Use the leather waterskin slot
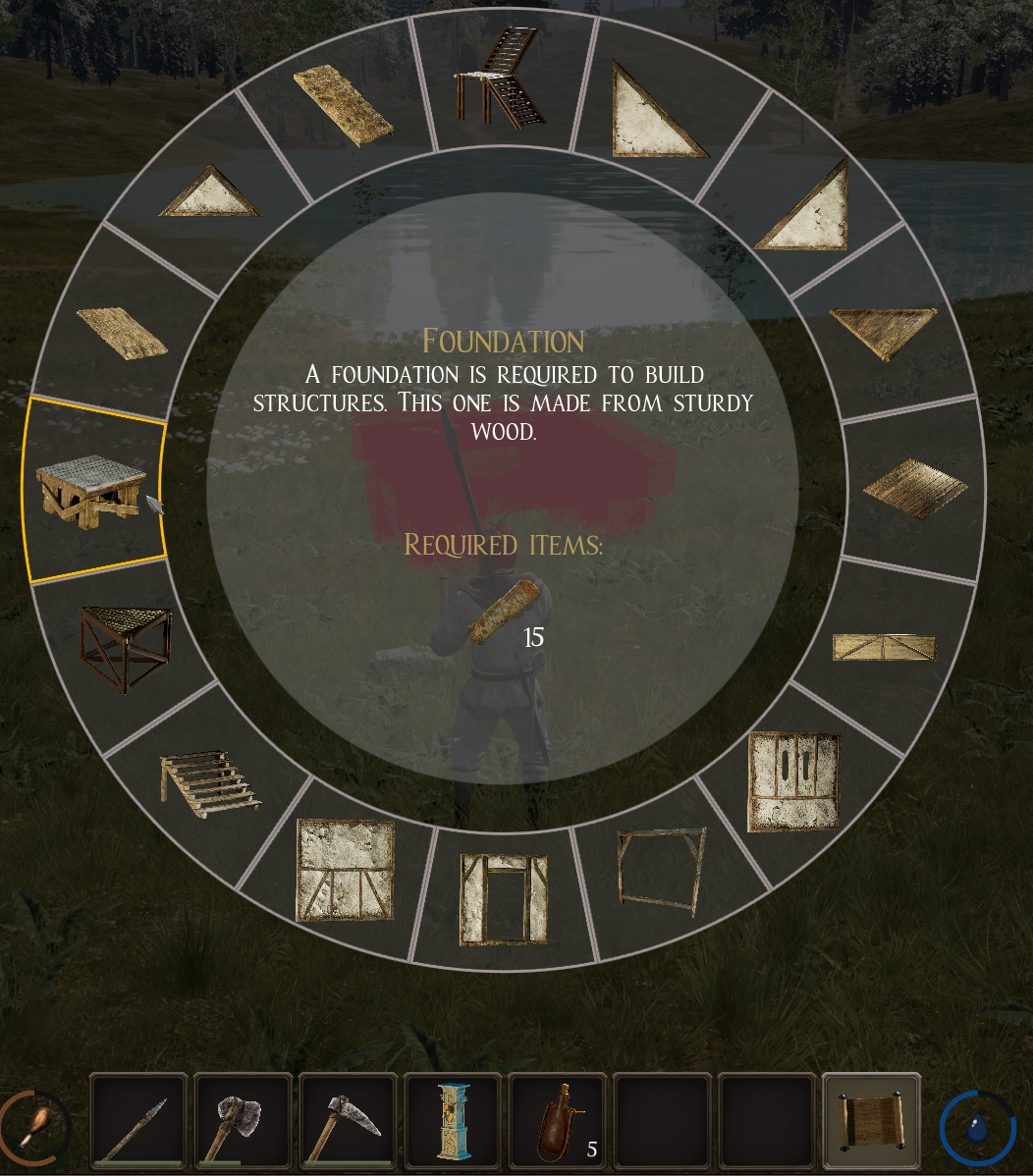1033x1176 pixels. (x=559, y=1122)
